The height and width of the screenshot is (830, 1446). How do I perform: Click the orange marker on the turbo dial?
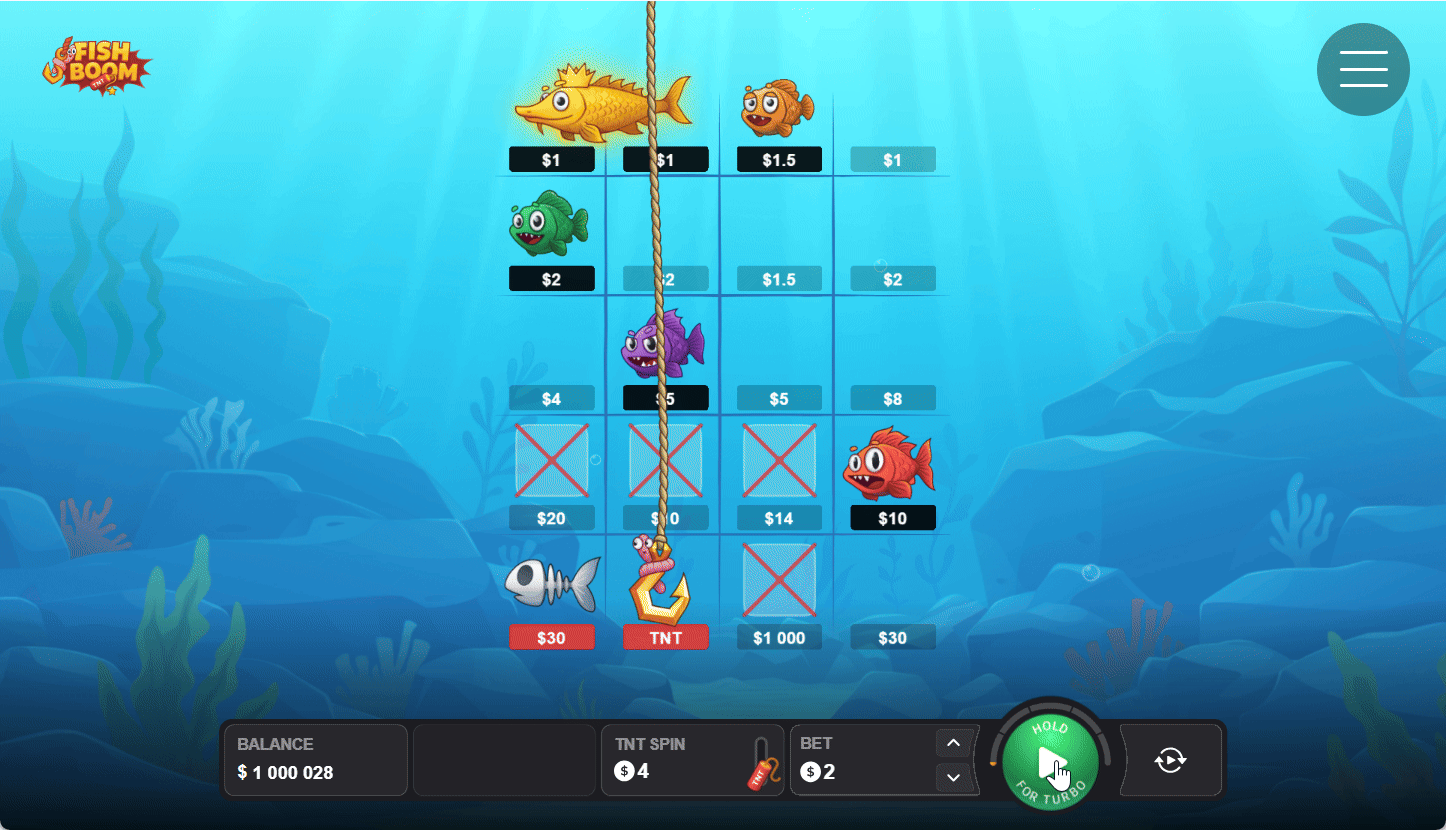point(993,763)
